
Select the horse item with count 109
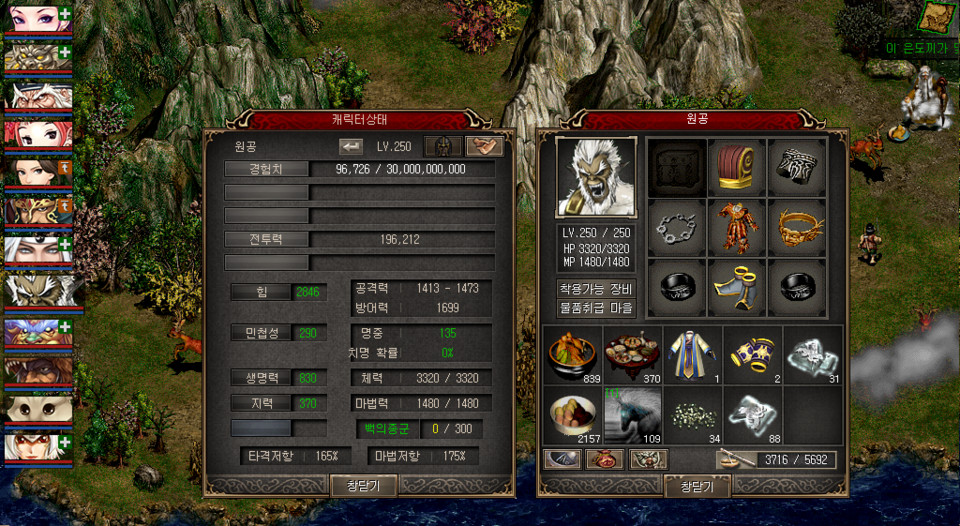click(x=632, y=415)
